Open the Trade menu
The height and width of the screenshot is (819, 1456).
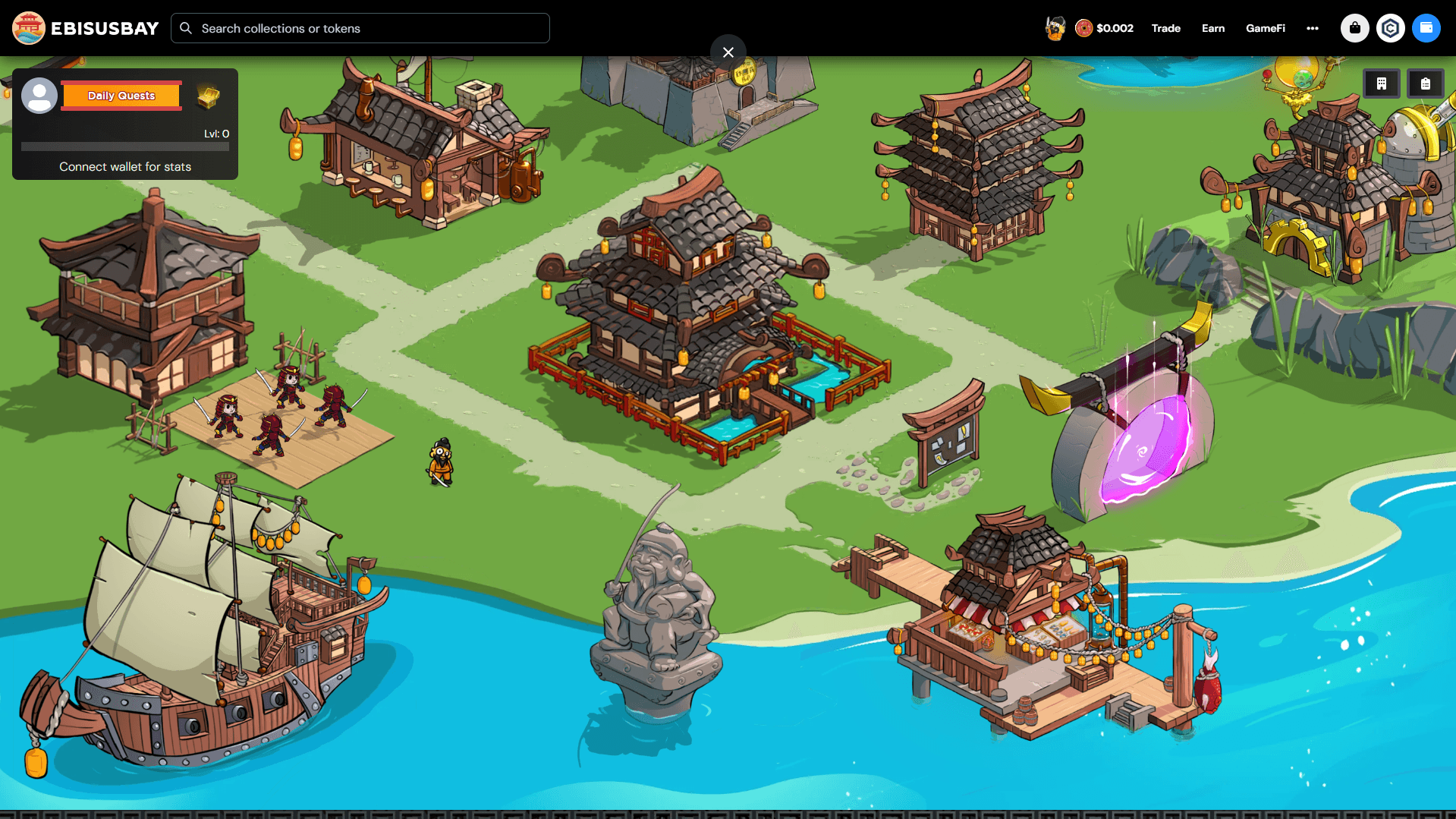click(1165, 28)
